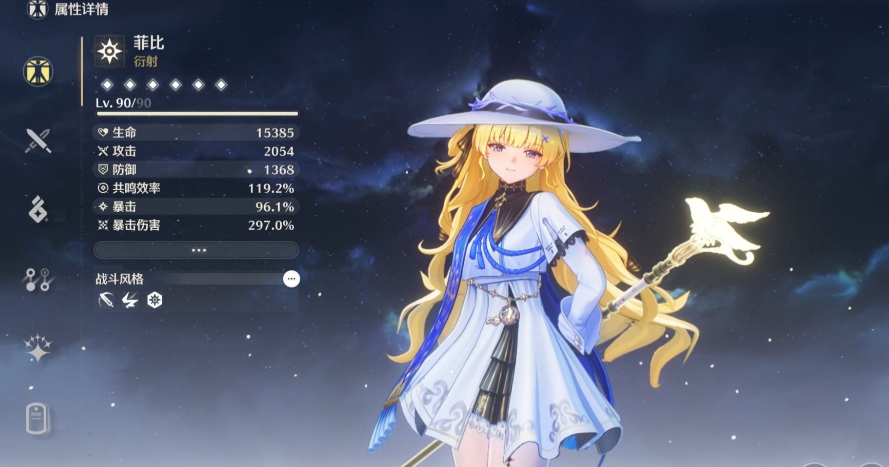Image resolution: width=889 pixels, height=467 pixels.
Task: Open the sparkling star resonance chain tab
Action: point(38,348)
